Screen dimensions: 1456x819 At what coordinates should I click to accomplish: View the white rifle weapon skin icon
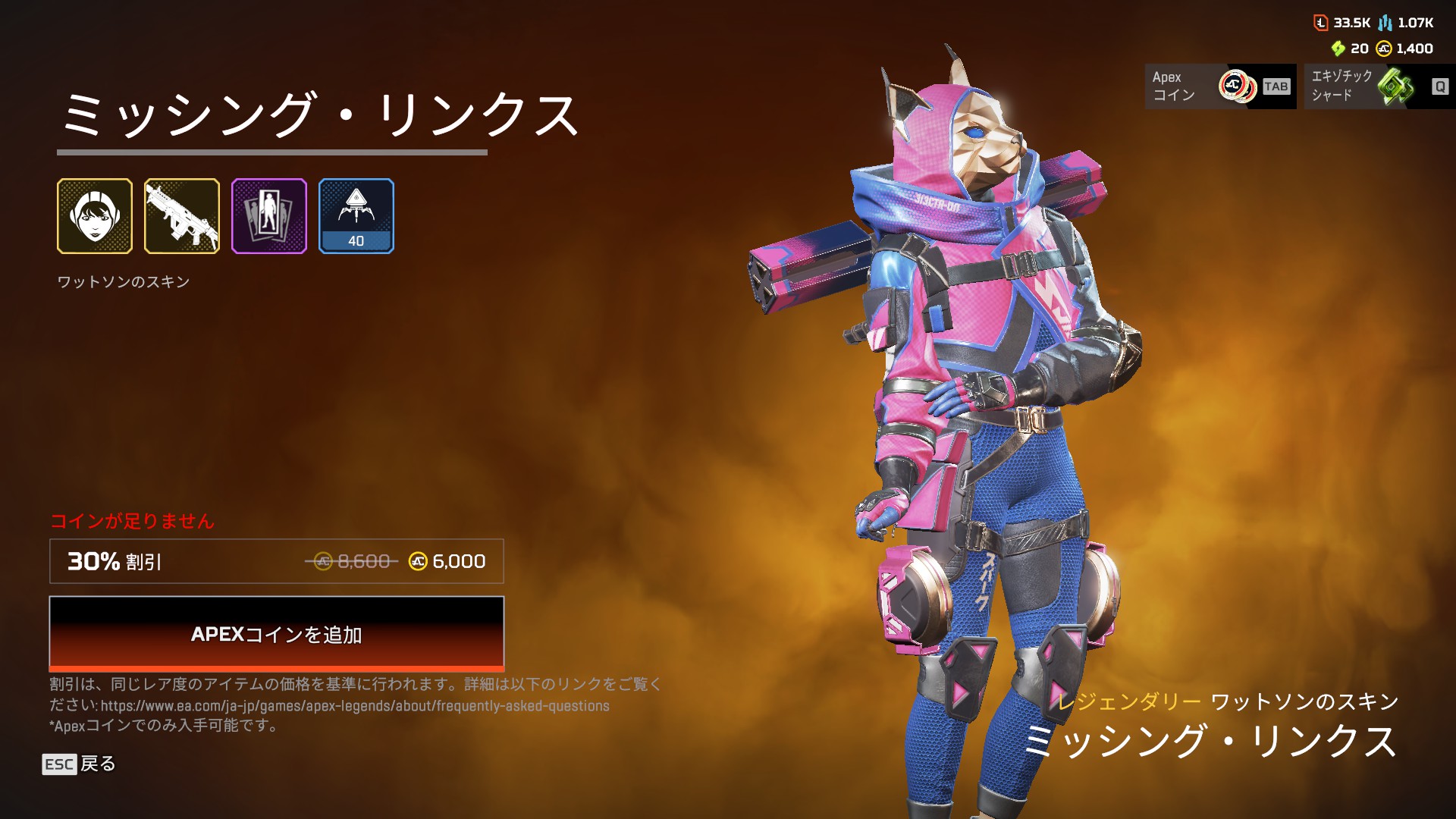pos(182,216)
